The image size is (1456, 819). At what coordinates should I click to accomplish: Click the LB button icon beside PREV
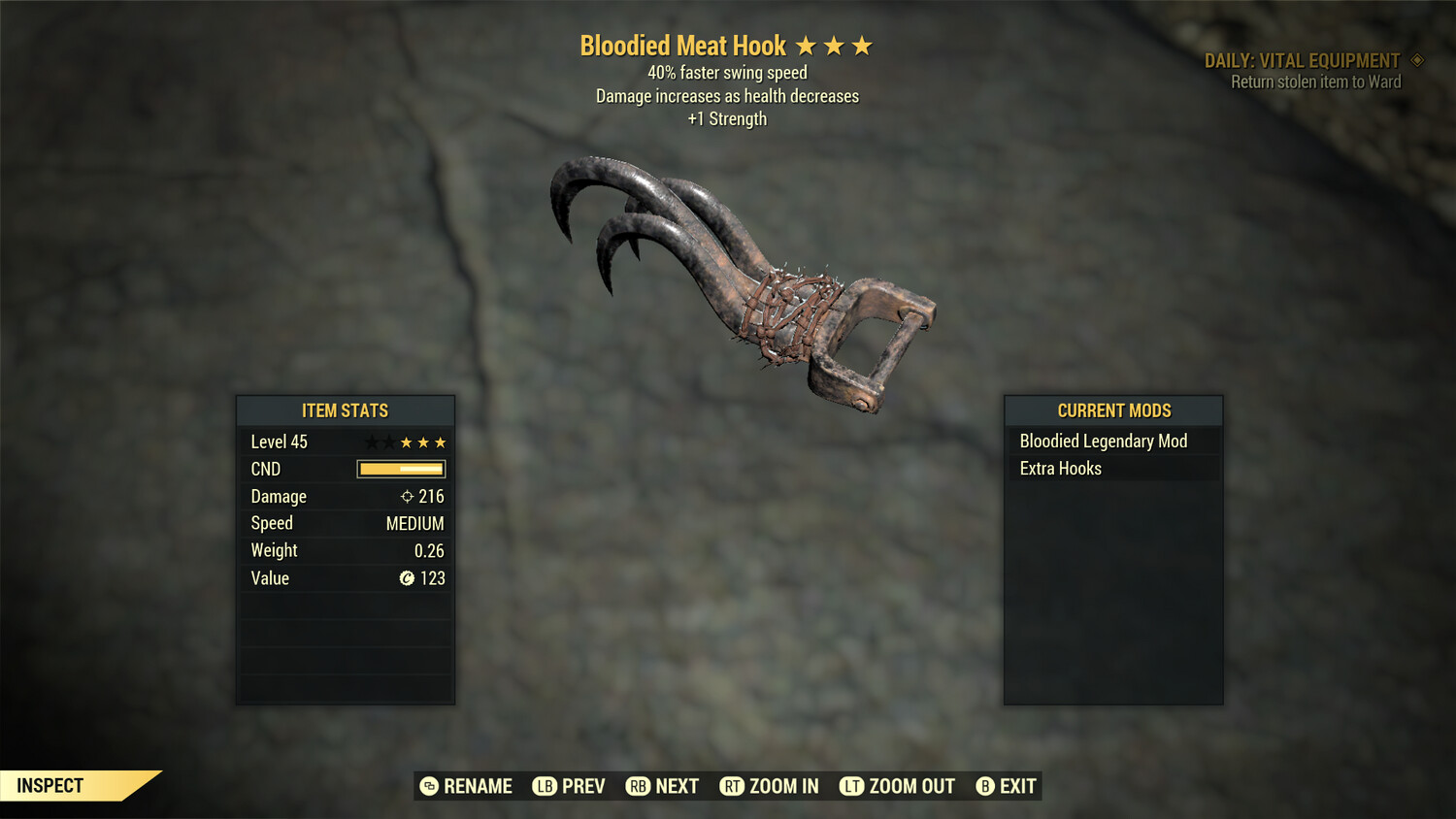[546, 786]
